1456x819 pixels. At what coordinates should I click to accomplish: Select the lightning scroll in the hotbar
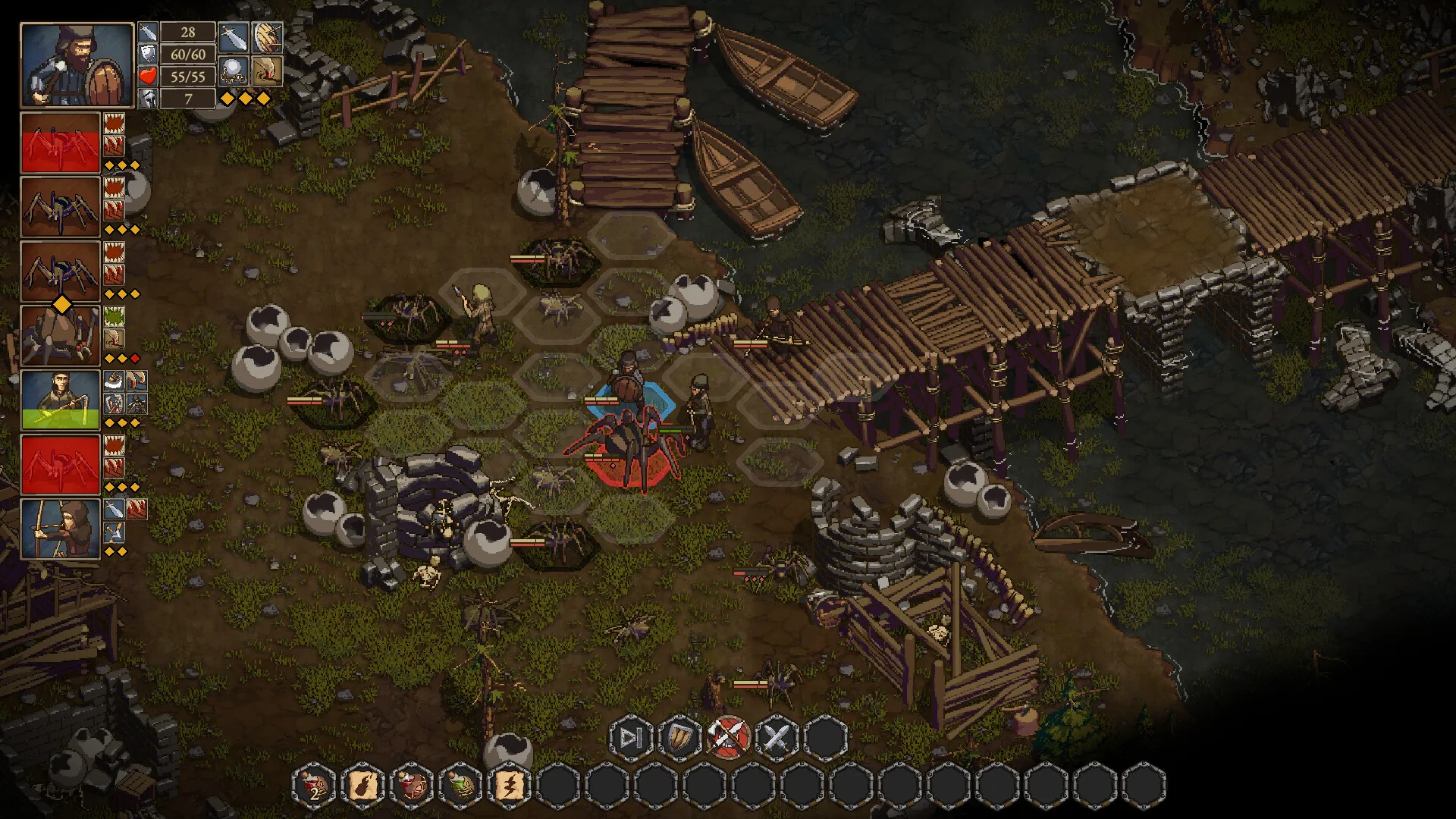click(x=509, y=785)
